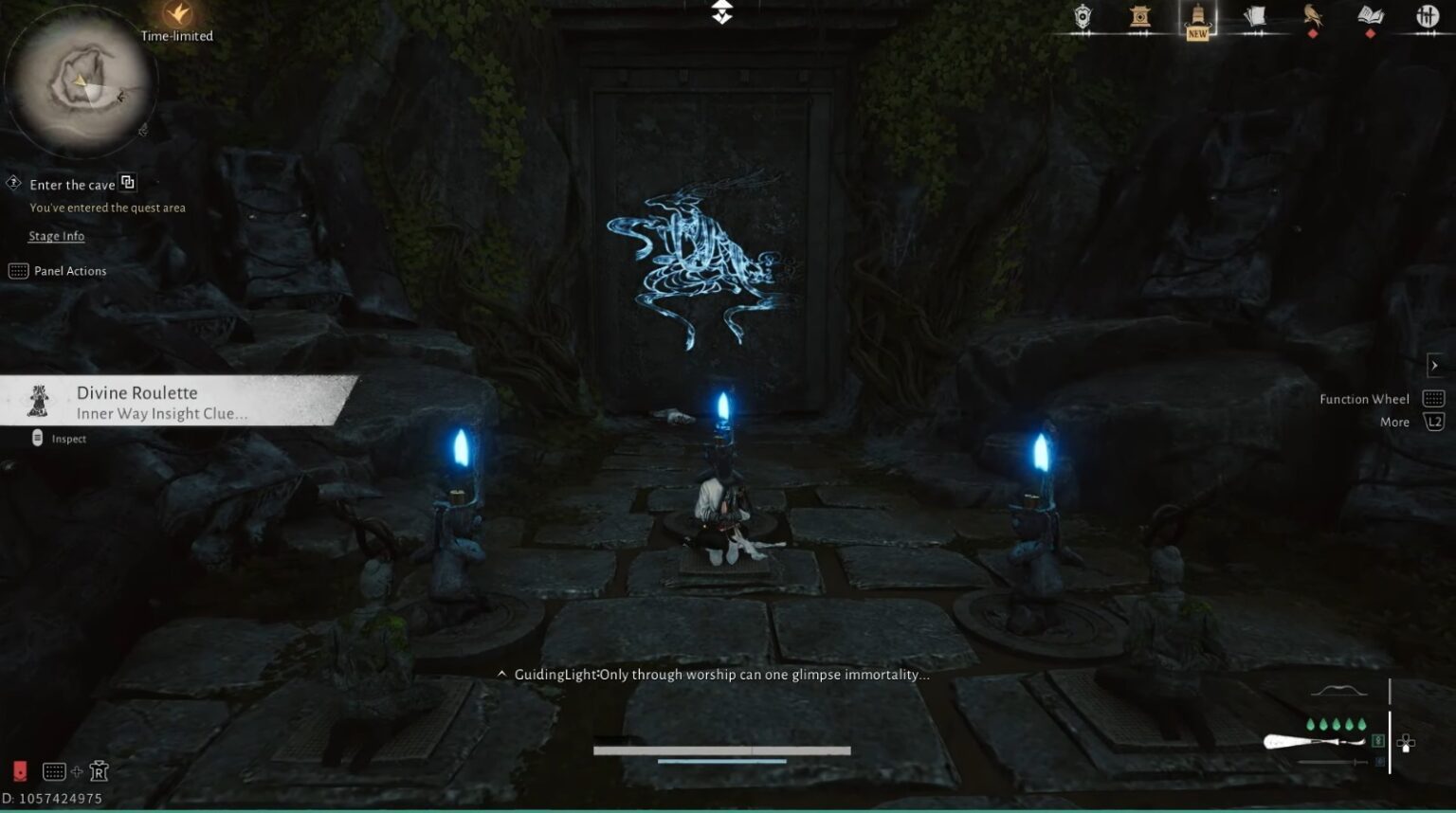
Task: Open the shield emblem menu at top right
Action: (1081, 17)
